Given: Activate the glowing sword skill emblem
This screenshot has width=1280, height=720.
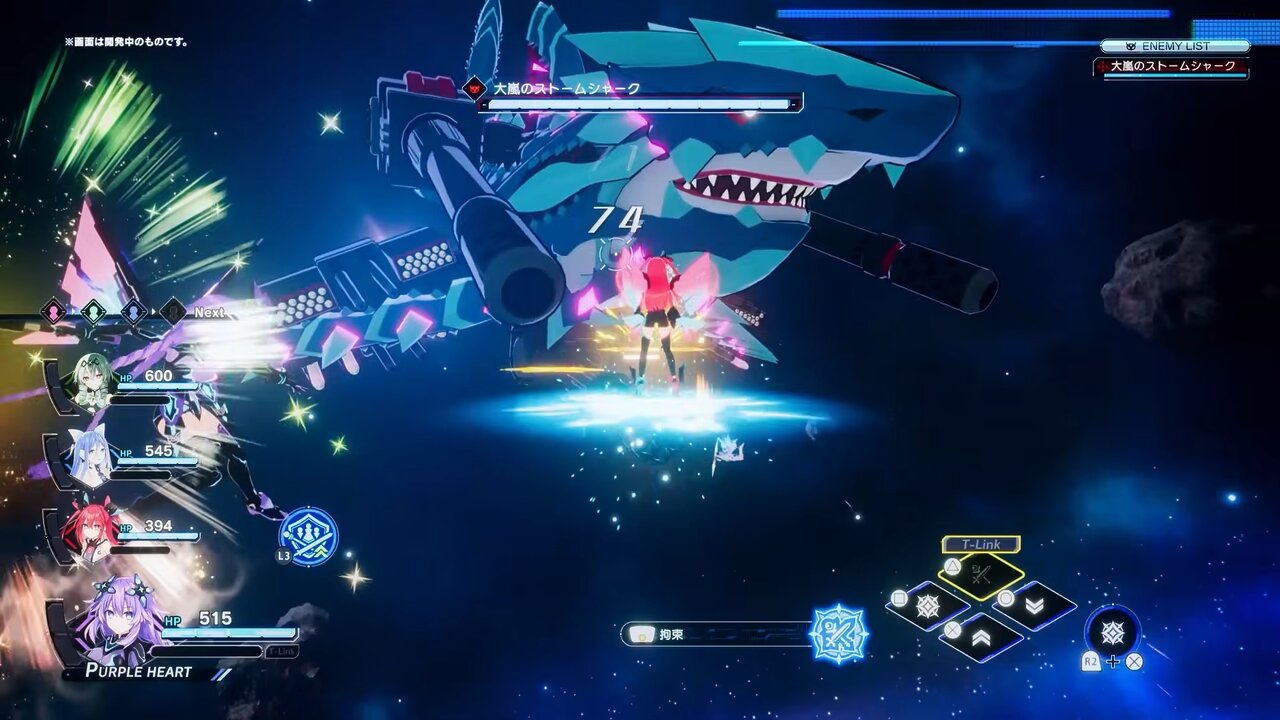Looking at the screenshot, I should click(x=838, y=634).
